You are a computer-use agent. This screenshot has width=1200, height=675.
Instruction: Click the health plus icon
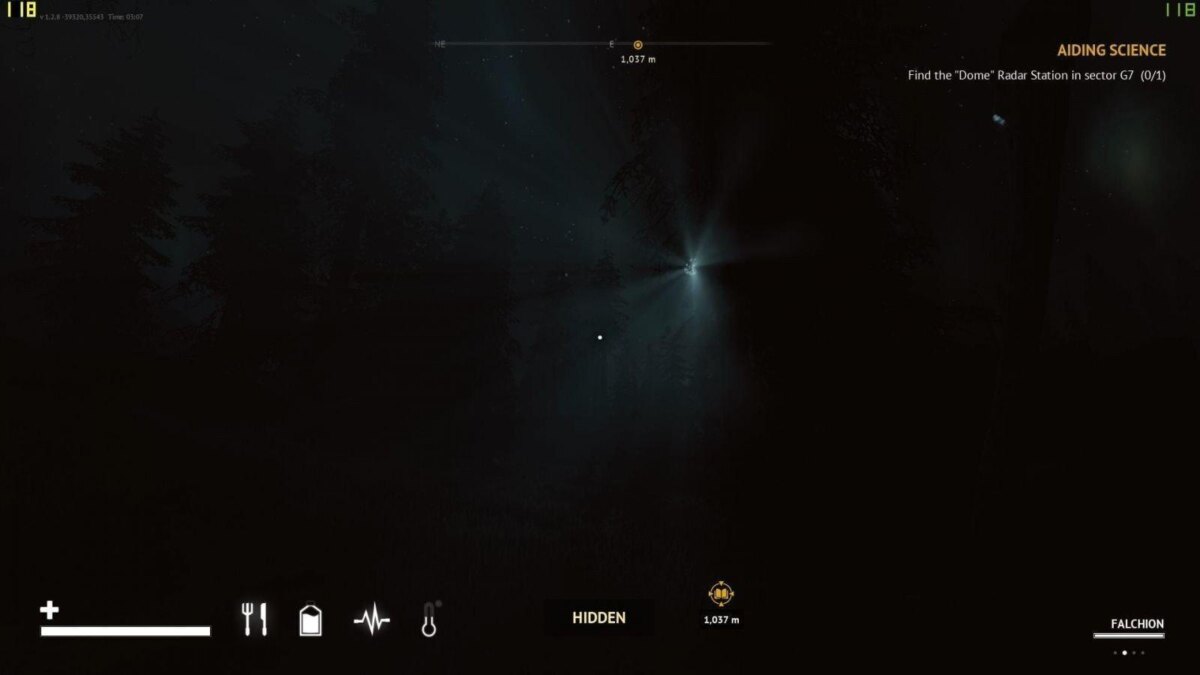click(x=49, y=610)
